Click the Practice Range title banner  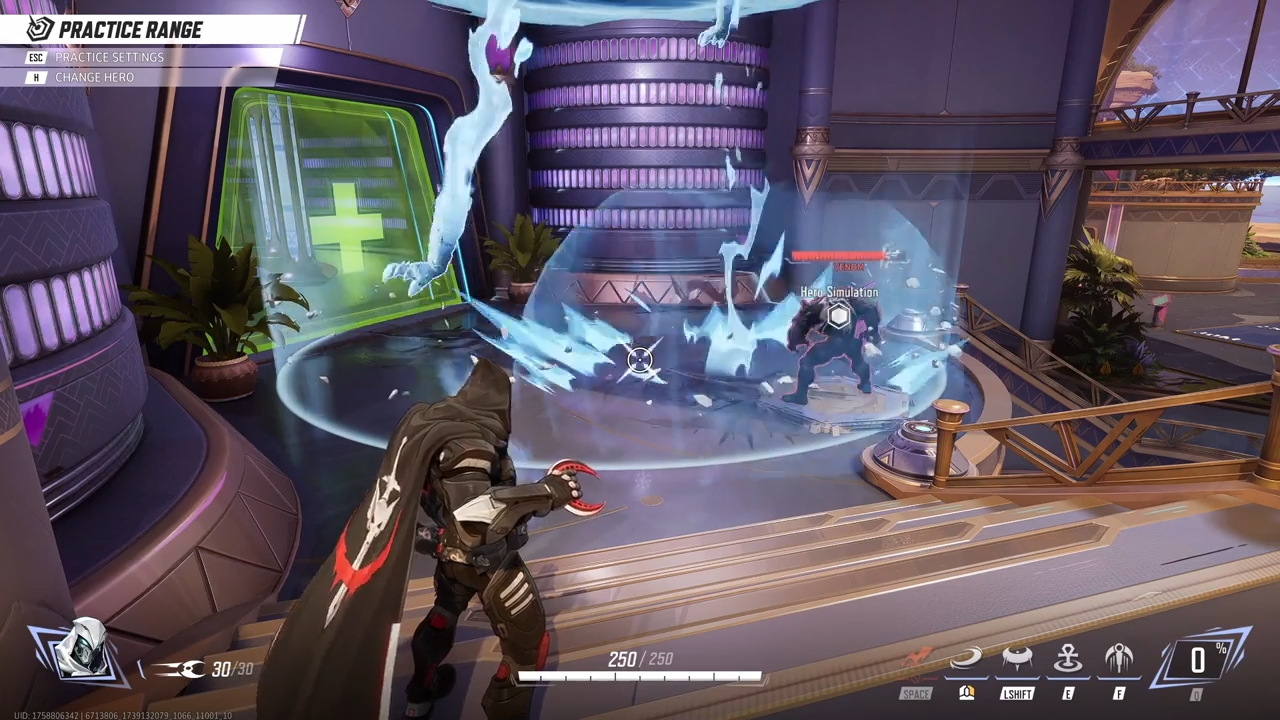point(130,29)
